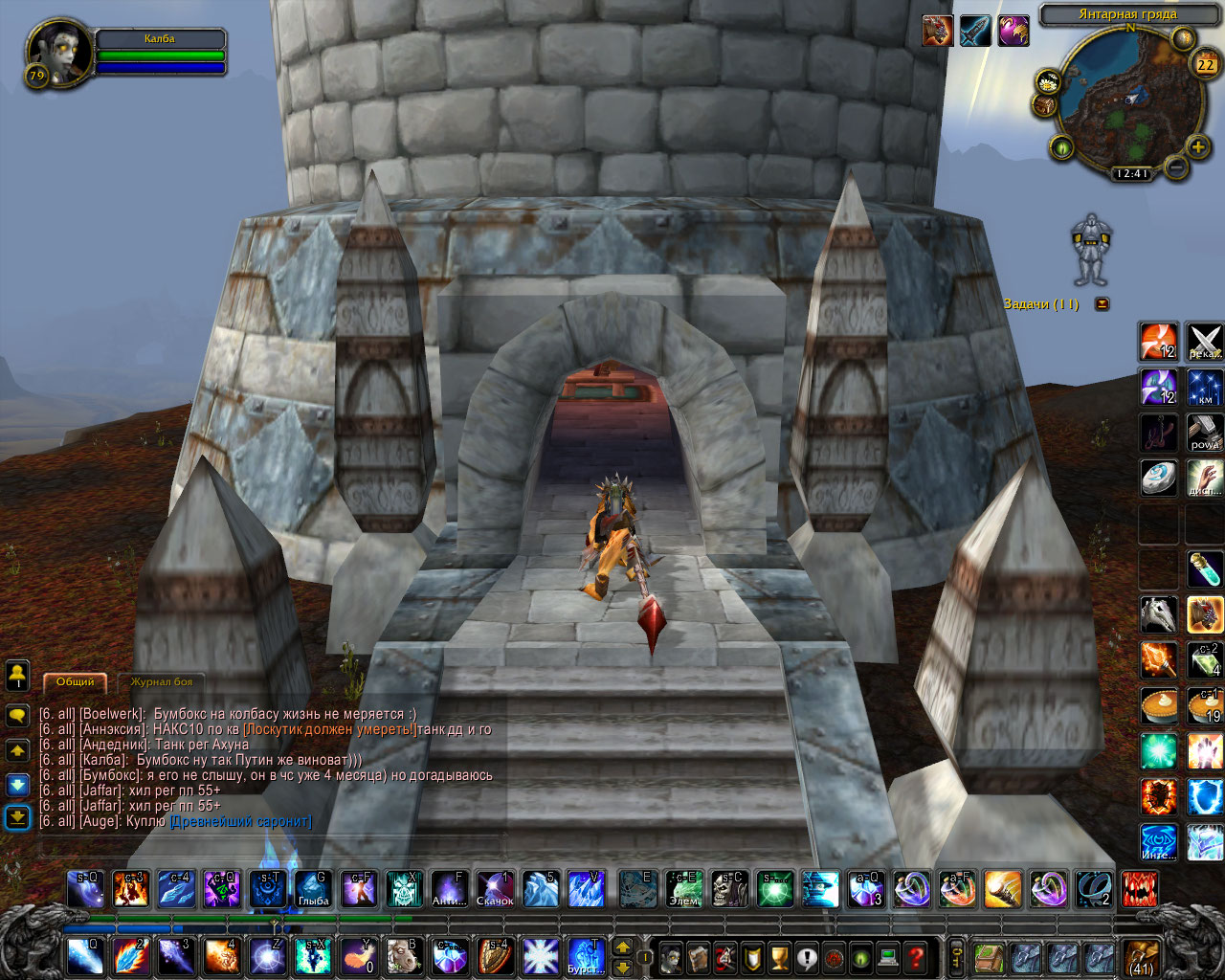Zoom out on the minimap

point(1176,168)
